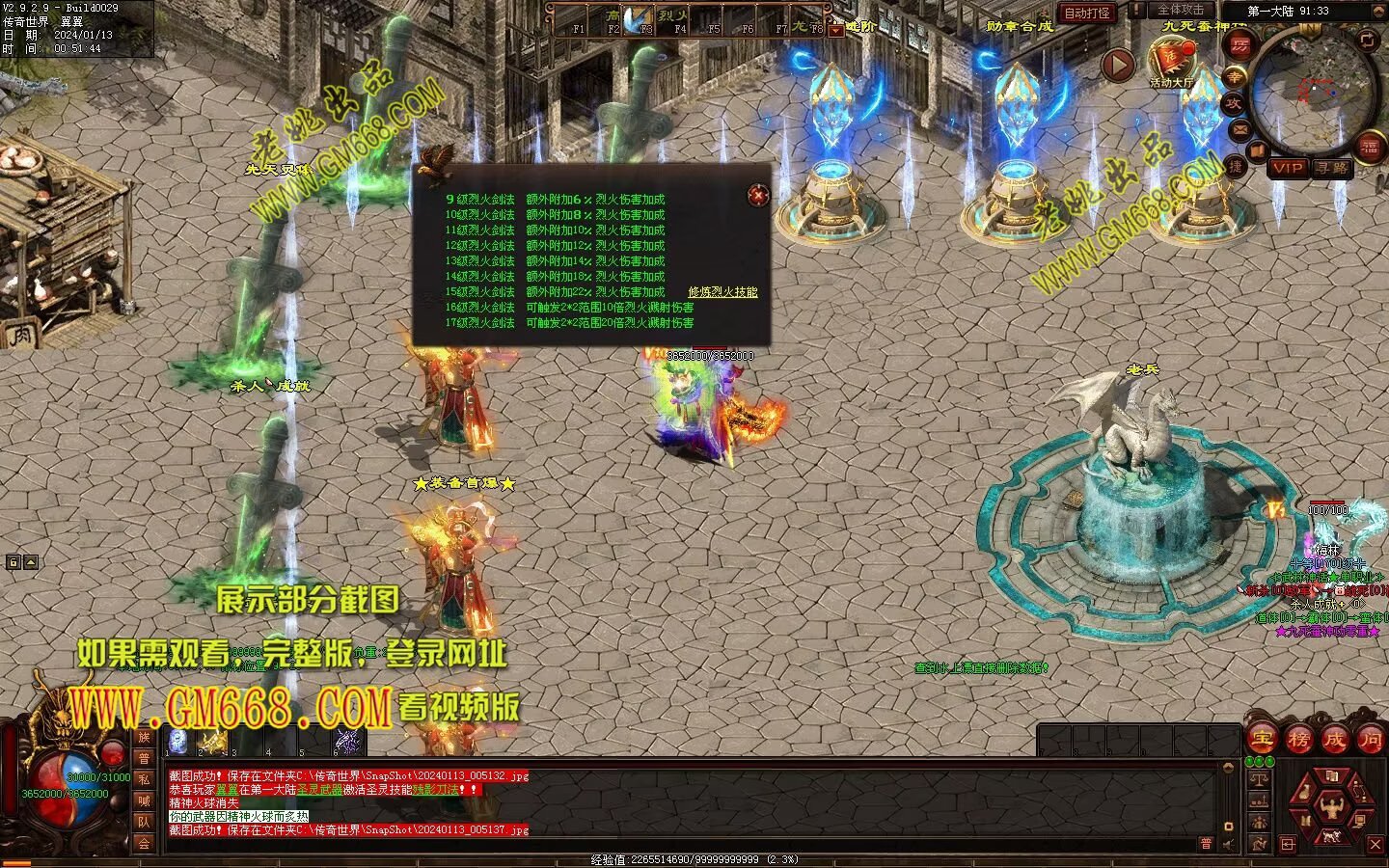Toggle 自动打怪 auto-fight
This screenshot has height=868, width=1389.
pos(1087,13)
